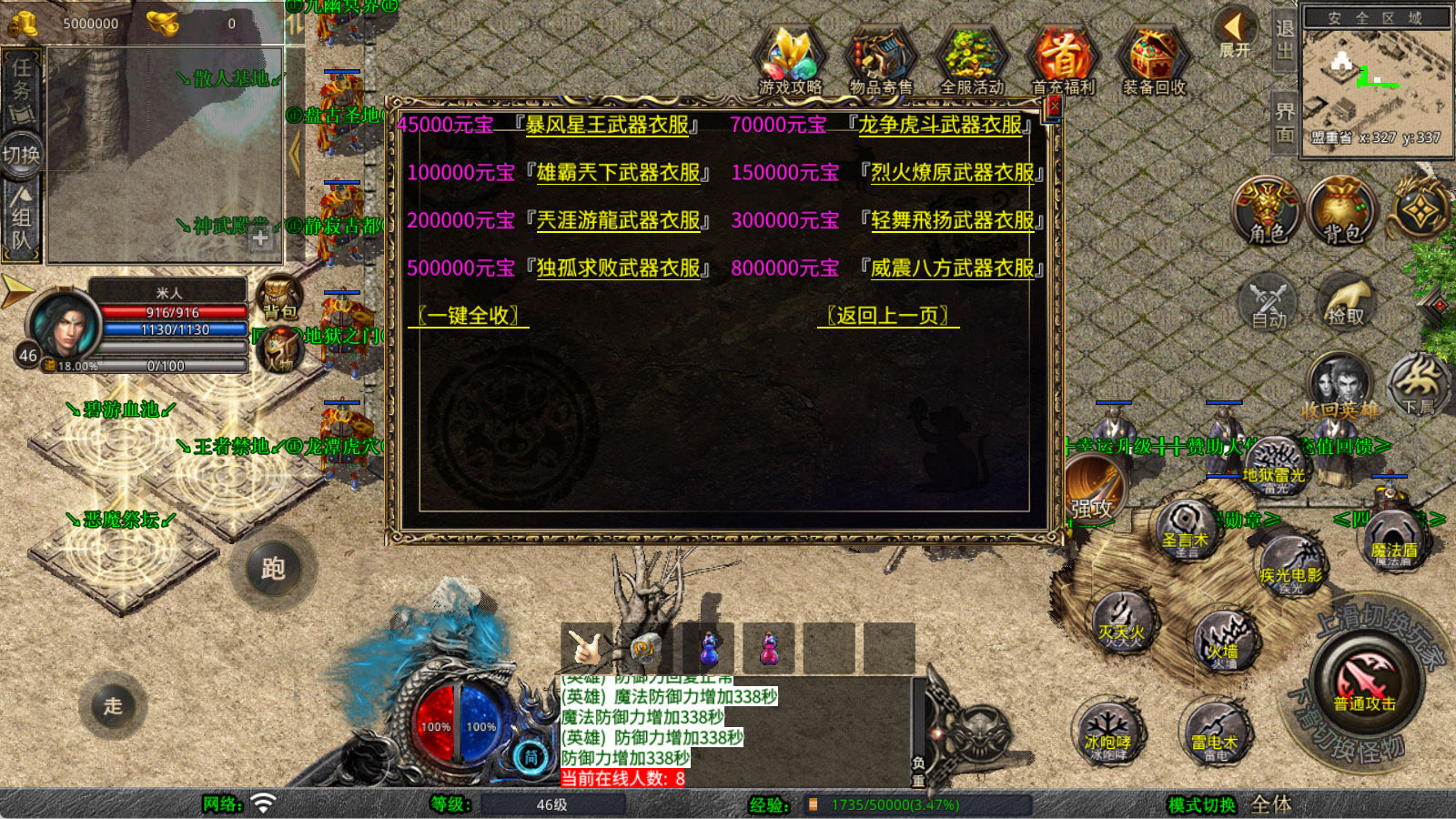Screen dimensions: 1456x819
Task: Open 全服活动 server events
Action: coord(971,60)
